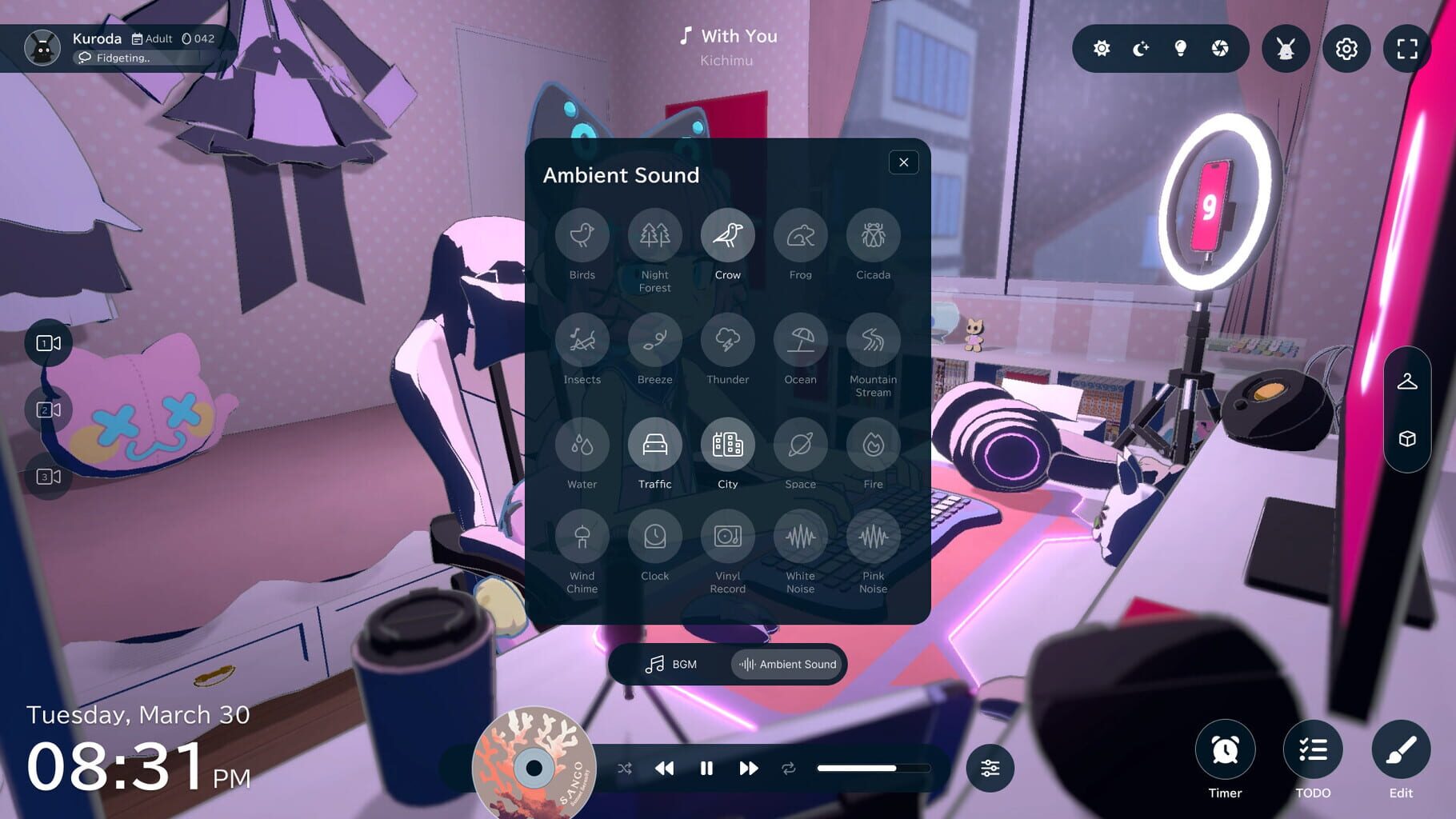The height and width of the screenshot is (819, 1456).
Task: Open the Timer
Action: 1224,750
